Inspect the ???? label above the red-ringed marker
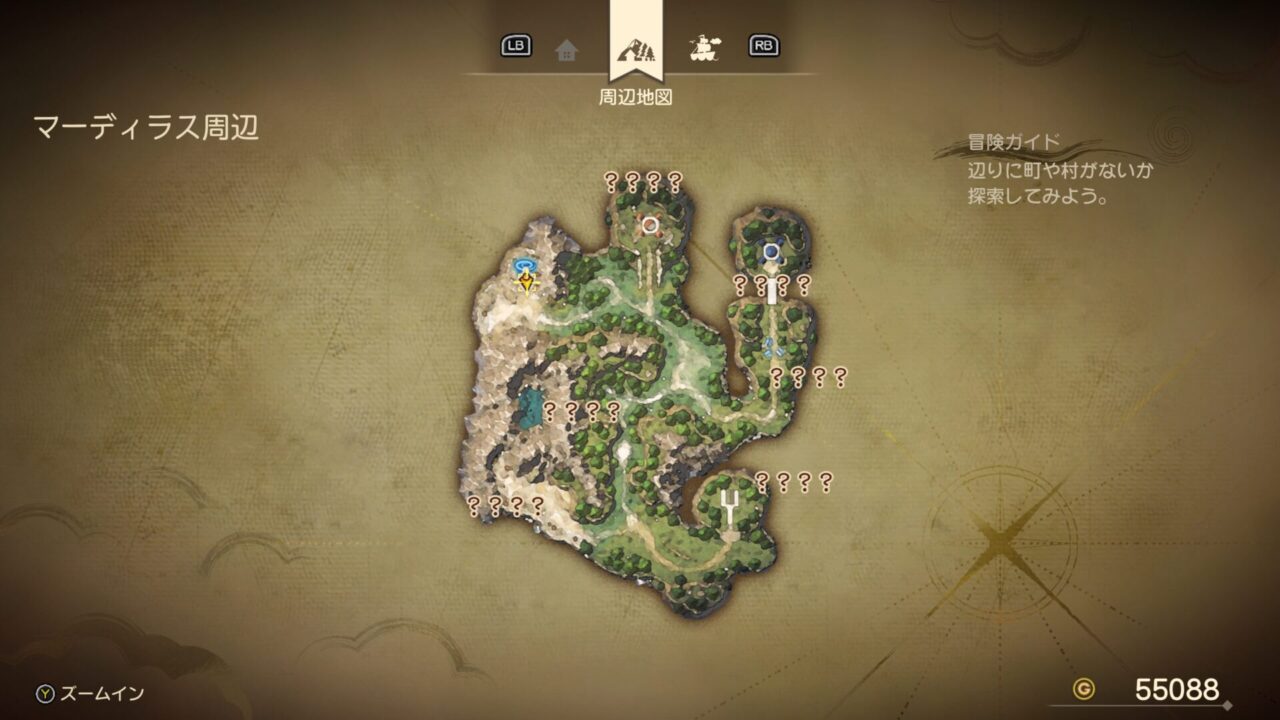1280x720 pixels. pyautogui.click(x=643, y=182)
